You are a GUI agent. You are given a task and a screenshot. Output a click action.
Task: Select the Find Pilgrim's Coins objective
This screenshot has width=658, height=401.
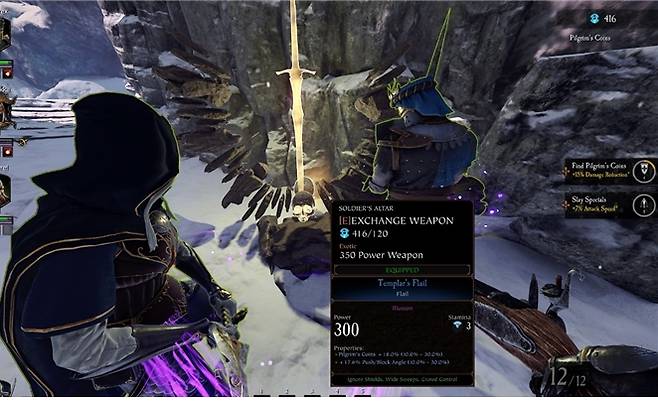click(602, 170)
